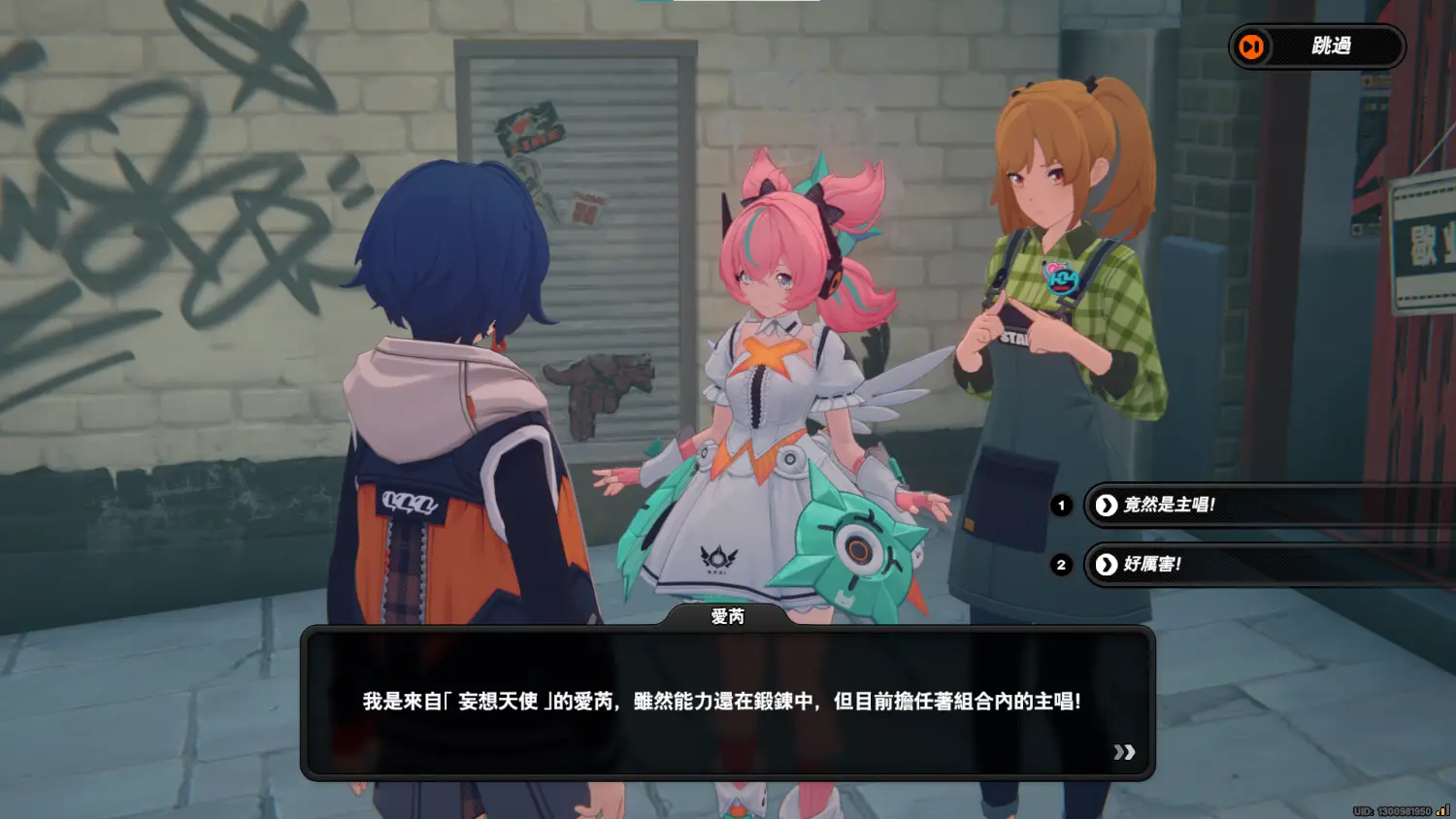
Task: Select the dialogue option 好厲害!
Action: click(x=1152, y=564)
